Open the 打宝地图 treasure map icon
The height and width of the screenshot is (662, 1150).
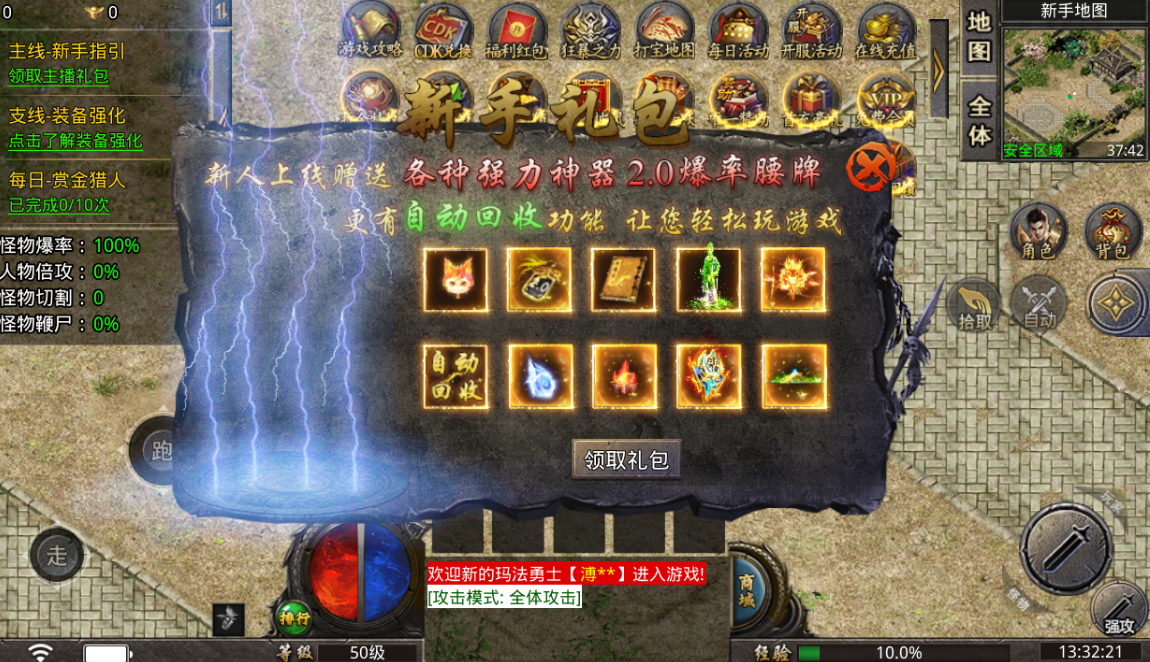pos(664,32)
